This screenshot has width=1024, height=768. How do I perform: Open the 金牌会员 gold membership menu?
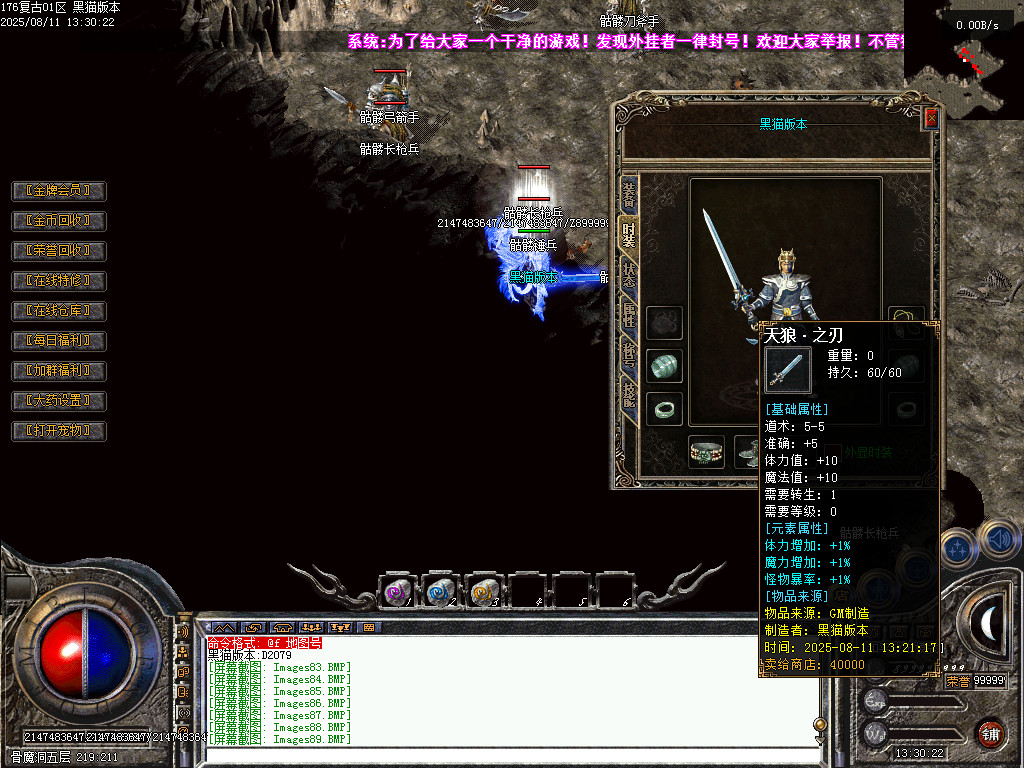coord(58,190)
